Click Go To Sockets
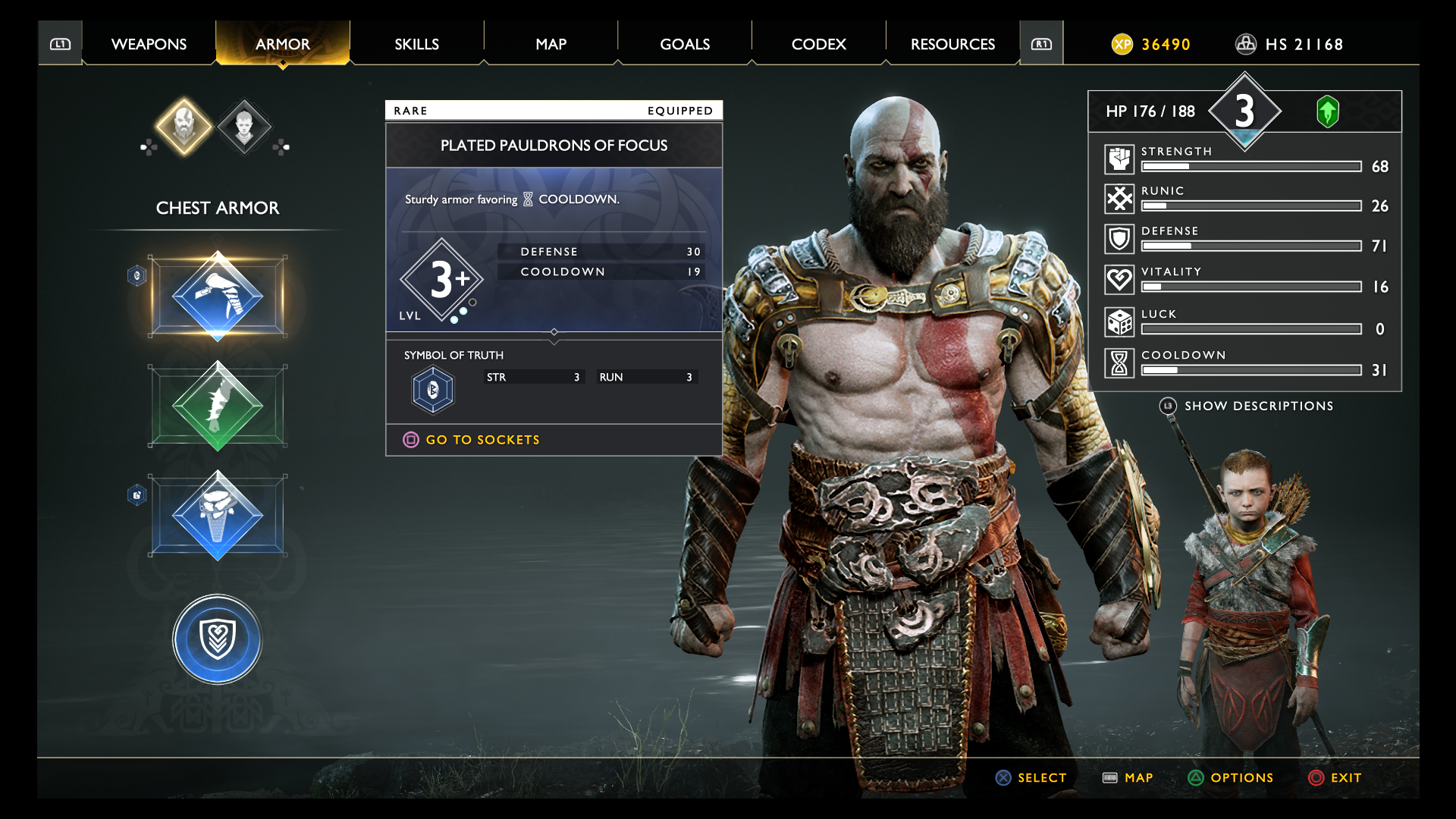 pos(482,440)
